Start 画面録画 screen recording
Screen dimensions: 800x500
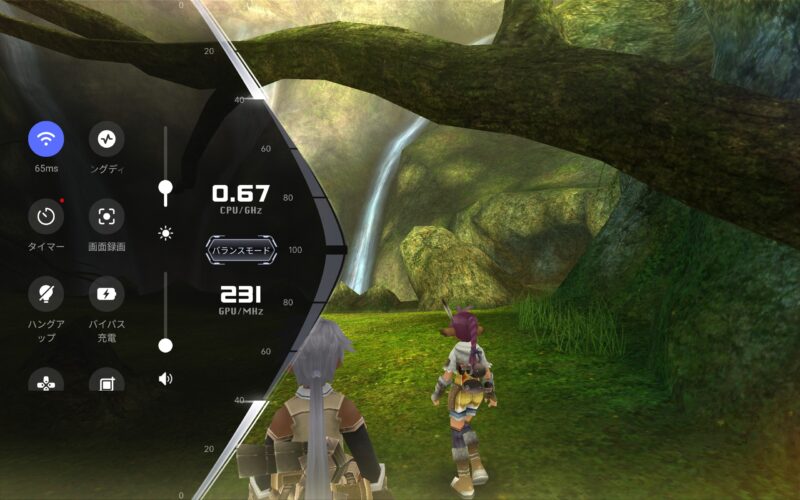(x=107, y=215)
